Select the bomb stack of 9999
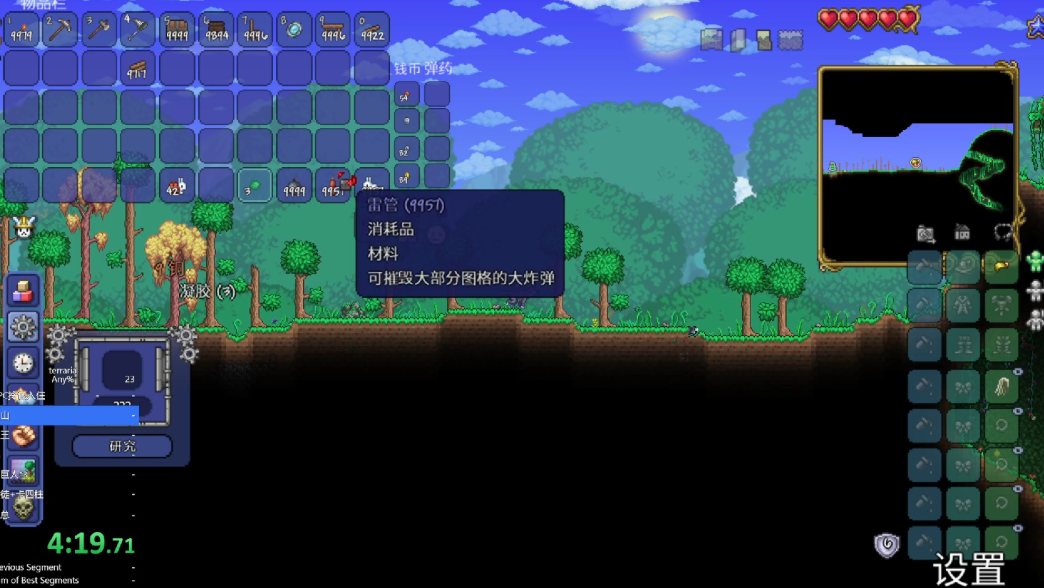Screen dimensions: 1044x588 pyautogui.click(x=294, y=186)
